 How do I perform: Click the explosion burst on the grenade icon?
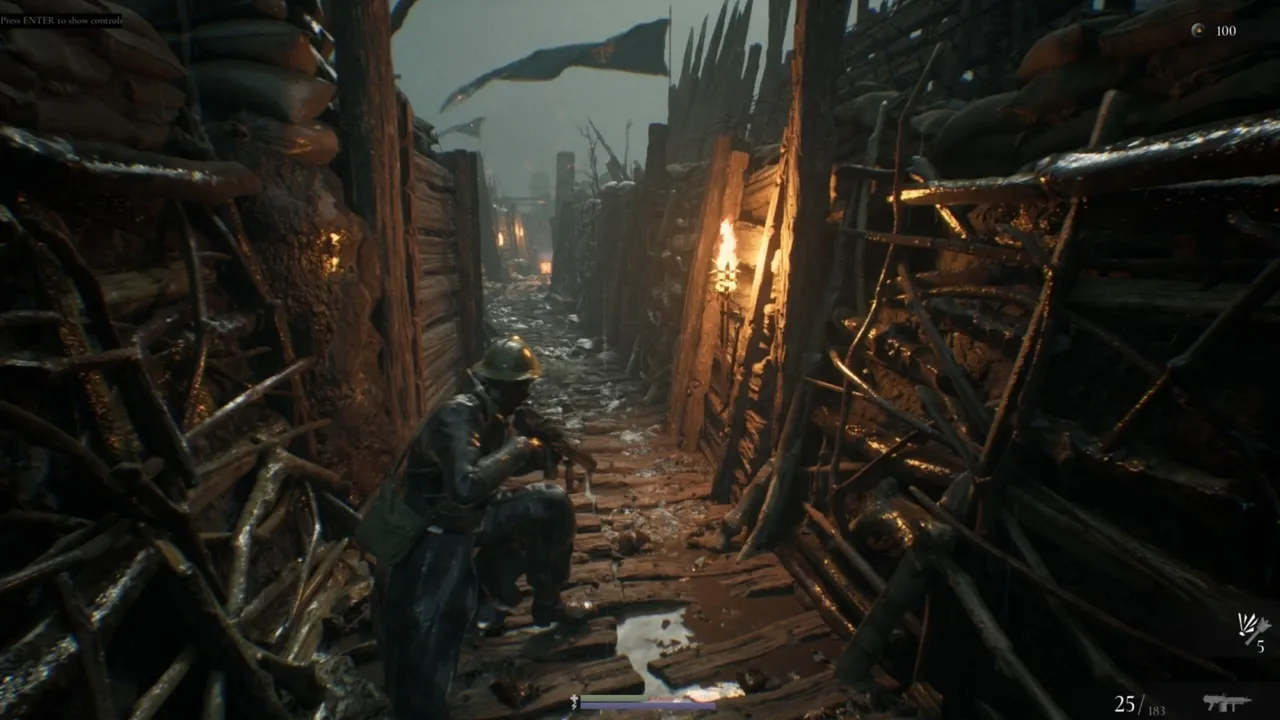coord(1245,622)
